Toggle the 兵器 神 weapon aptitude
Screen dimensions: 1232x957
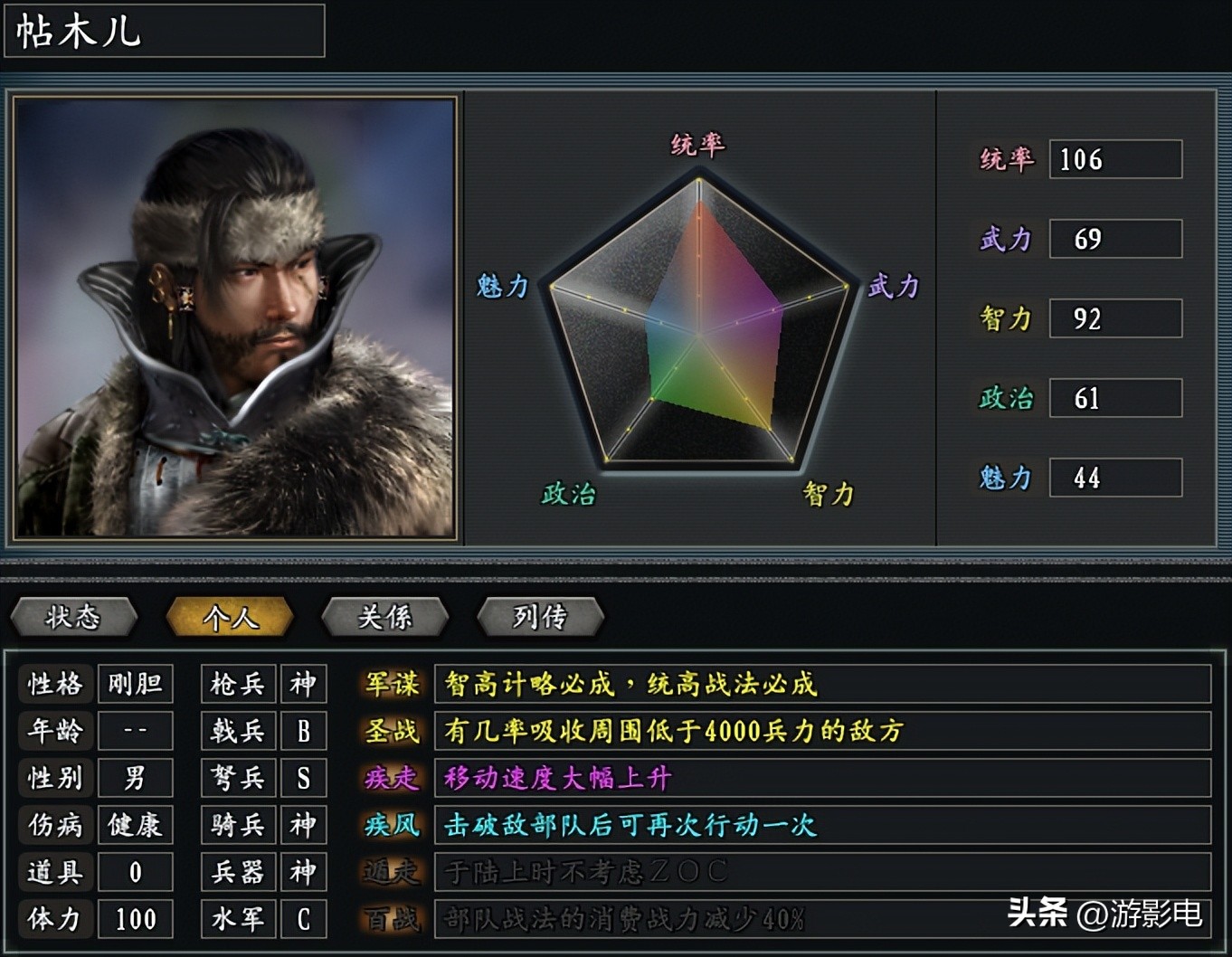(x=304, y=872)
